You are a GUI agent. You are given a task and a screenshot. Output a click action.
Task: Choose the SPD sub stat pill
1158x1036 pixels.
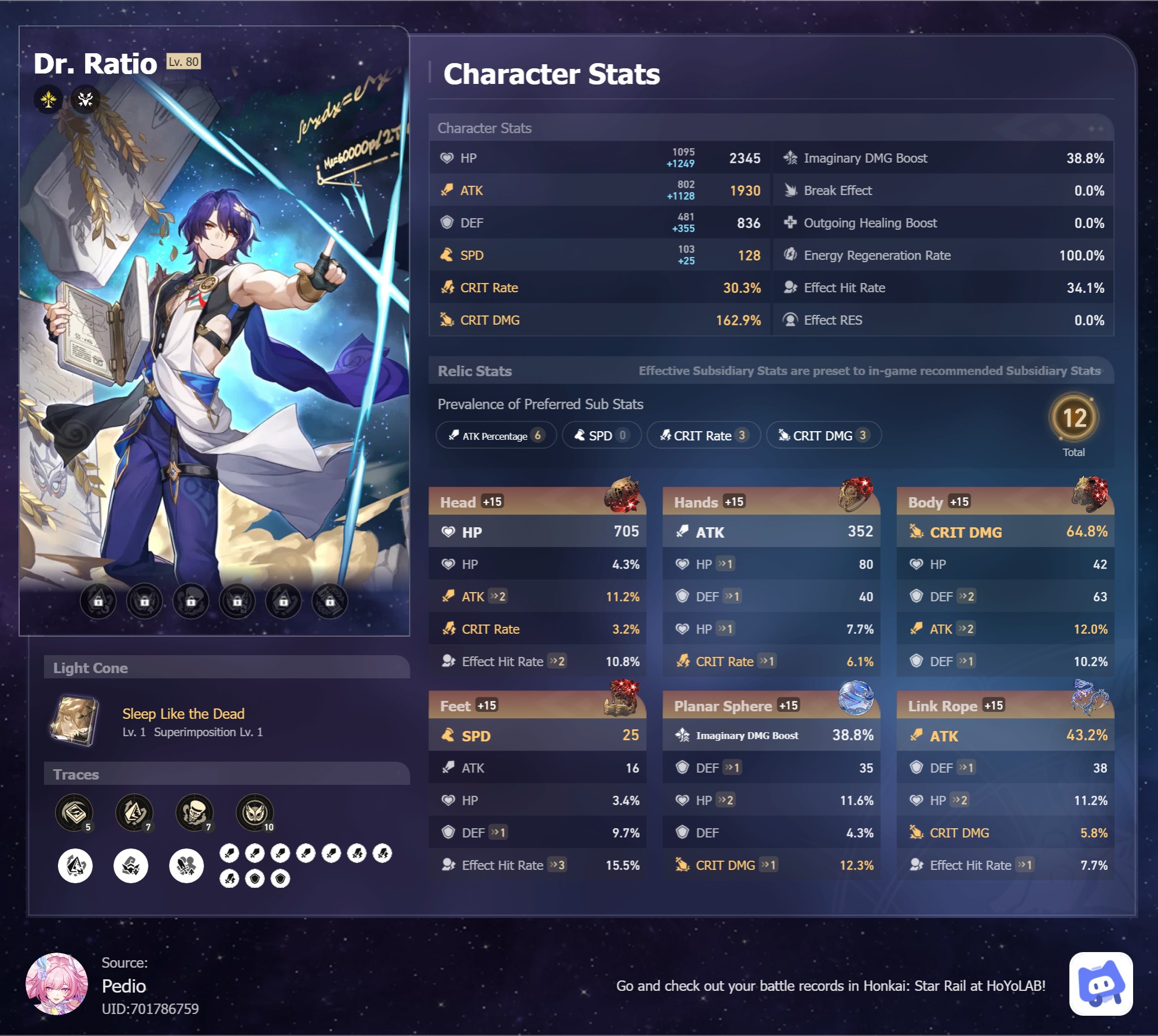point(601,435)
